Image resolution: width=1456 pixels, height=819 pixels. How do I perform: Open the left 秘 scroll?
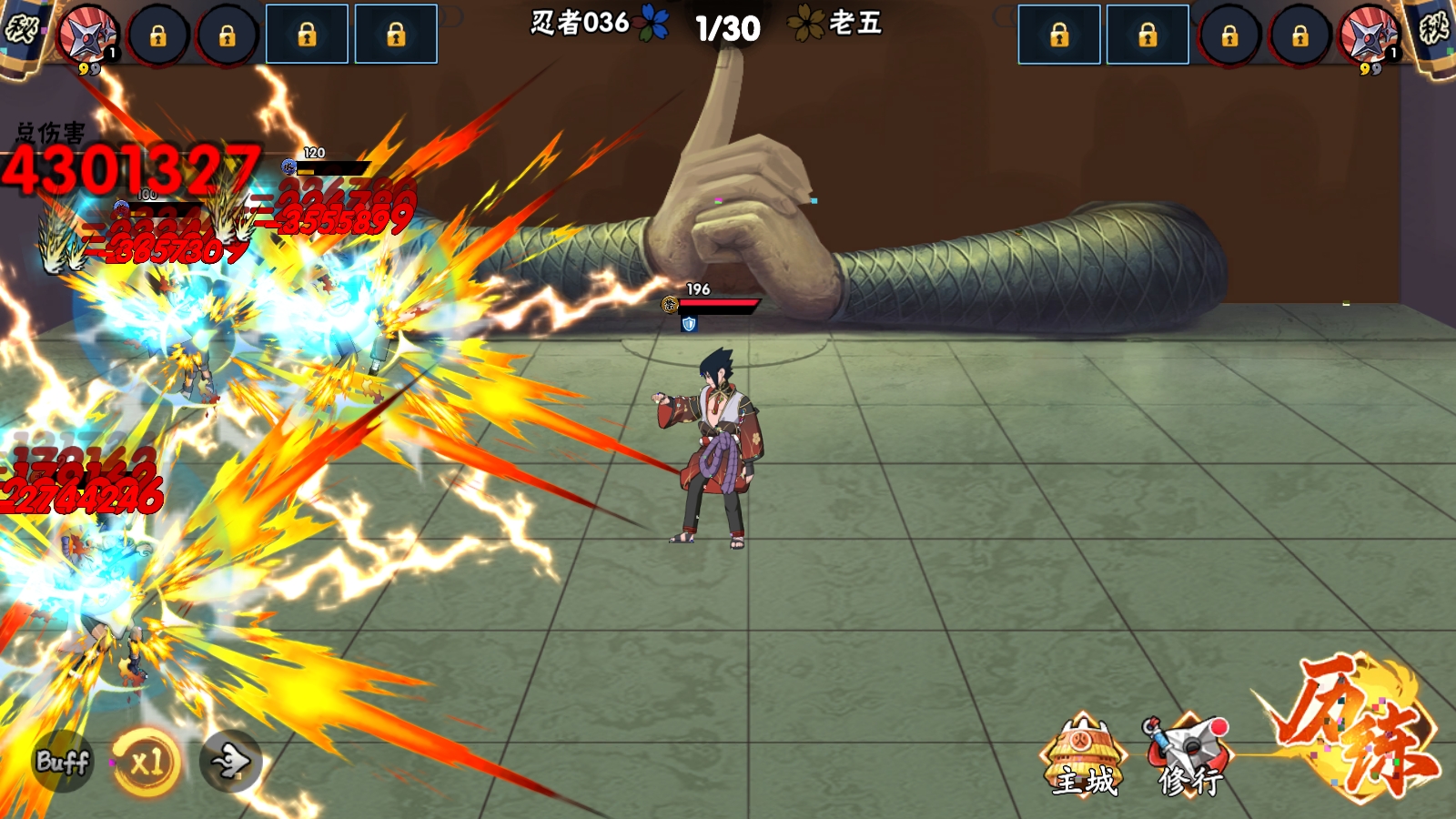pos(22,32)
